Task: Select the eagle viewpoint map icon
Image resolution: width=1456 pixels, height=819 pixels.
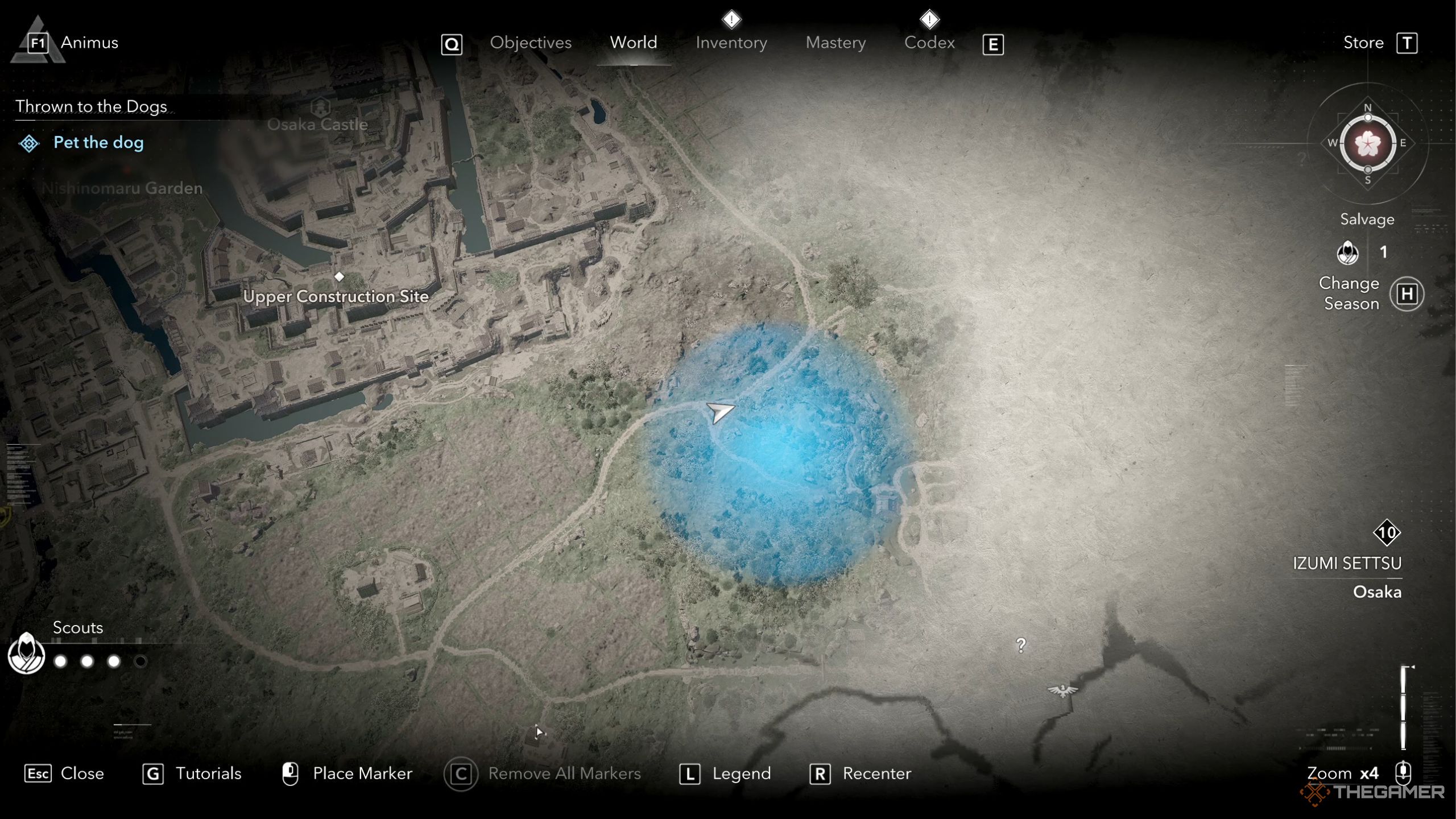Action: (x=1062, y=690)
